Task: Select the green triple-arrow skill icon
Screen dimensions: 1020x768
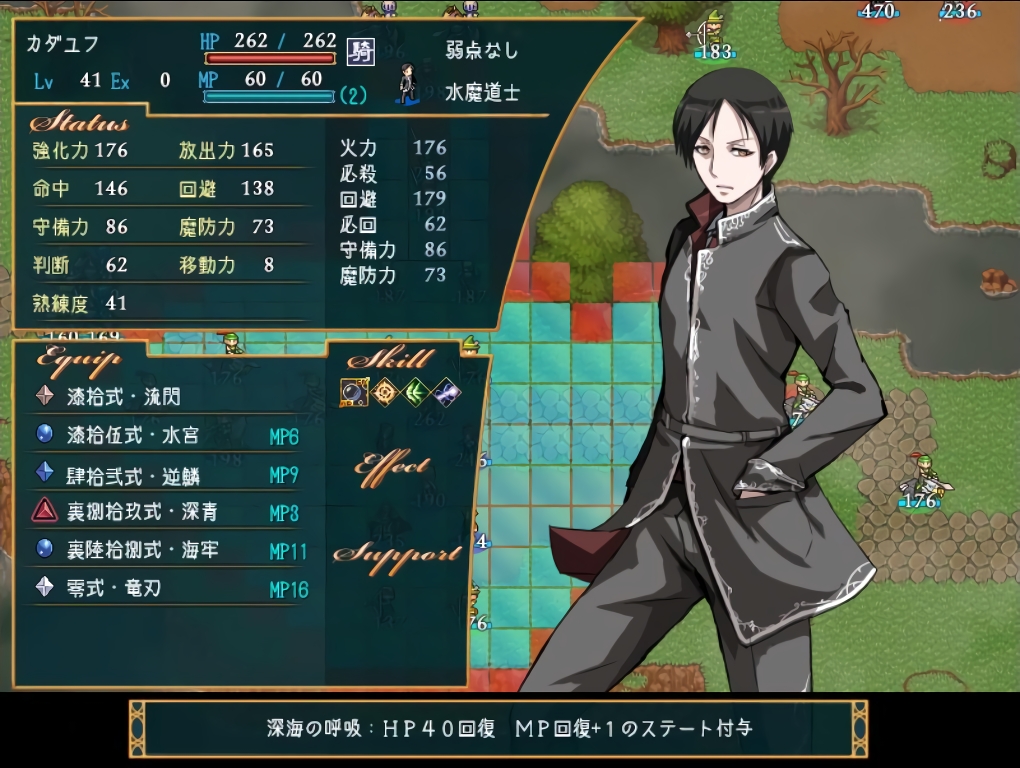Action: [415, 393]
